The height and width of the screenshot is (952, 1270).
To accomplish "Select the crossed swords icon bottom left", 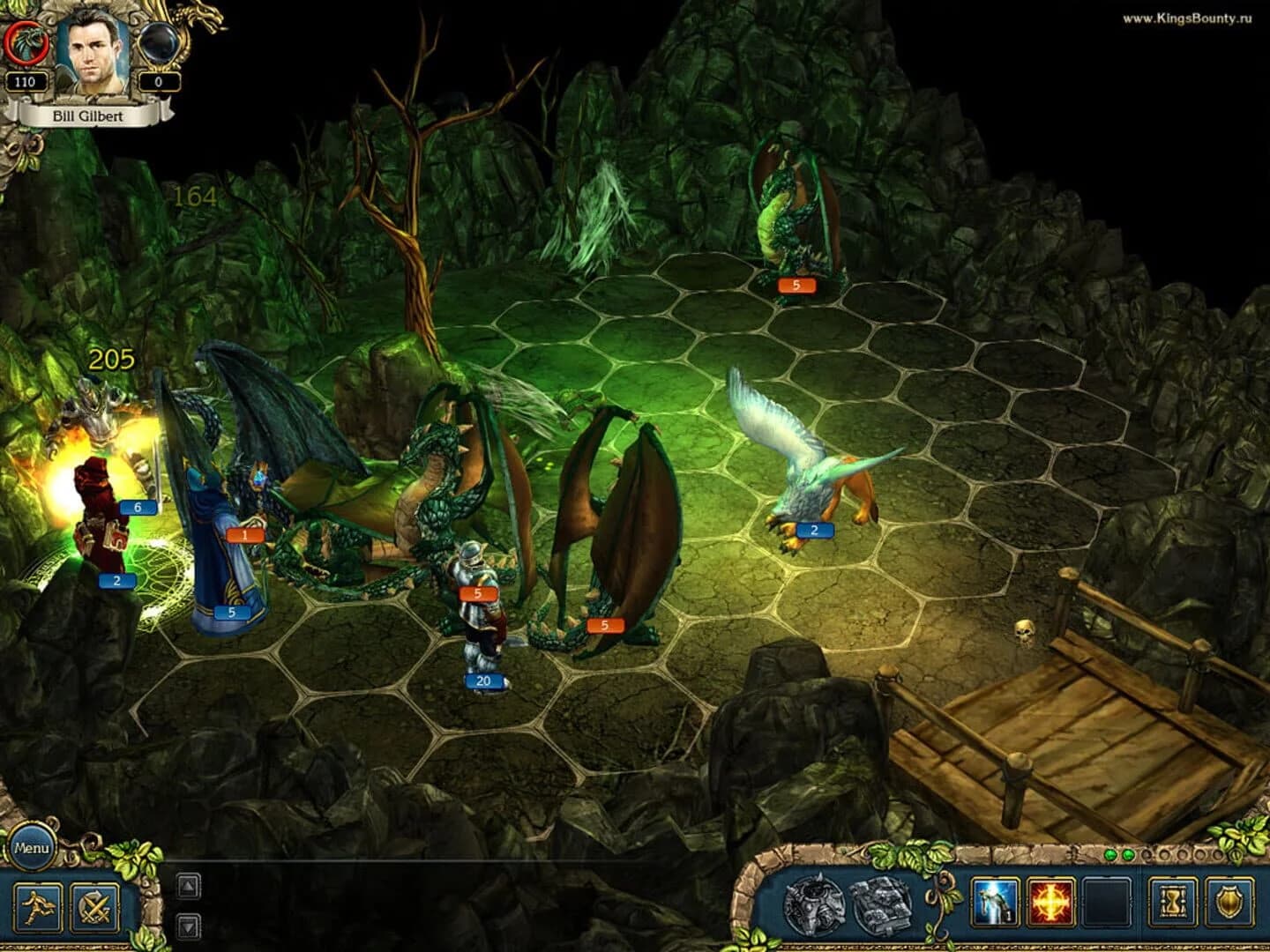I will (97, 905).
